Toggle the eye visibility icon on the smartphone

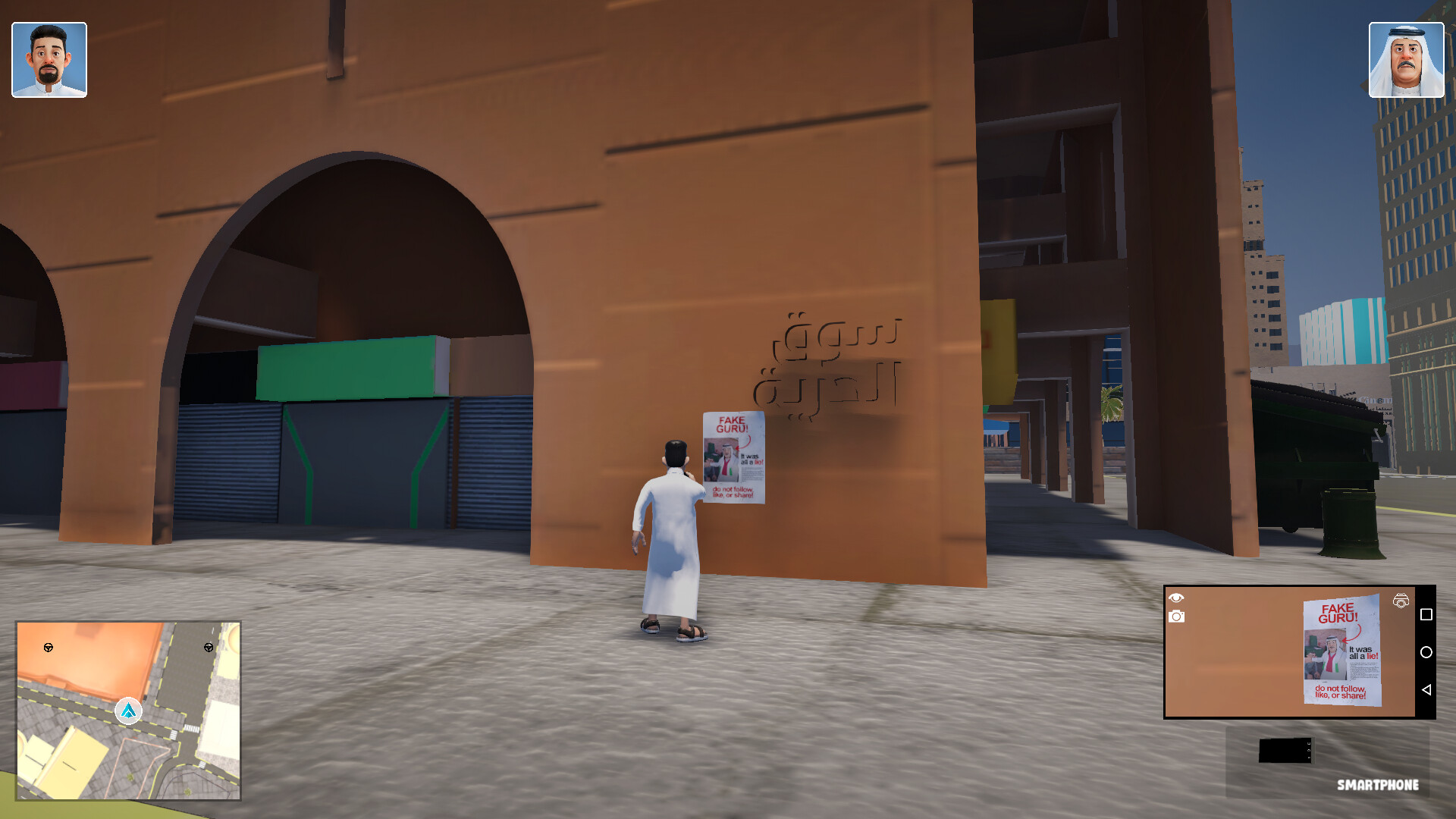[1176, 599]
